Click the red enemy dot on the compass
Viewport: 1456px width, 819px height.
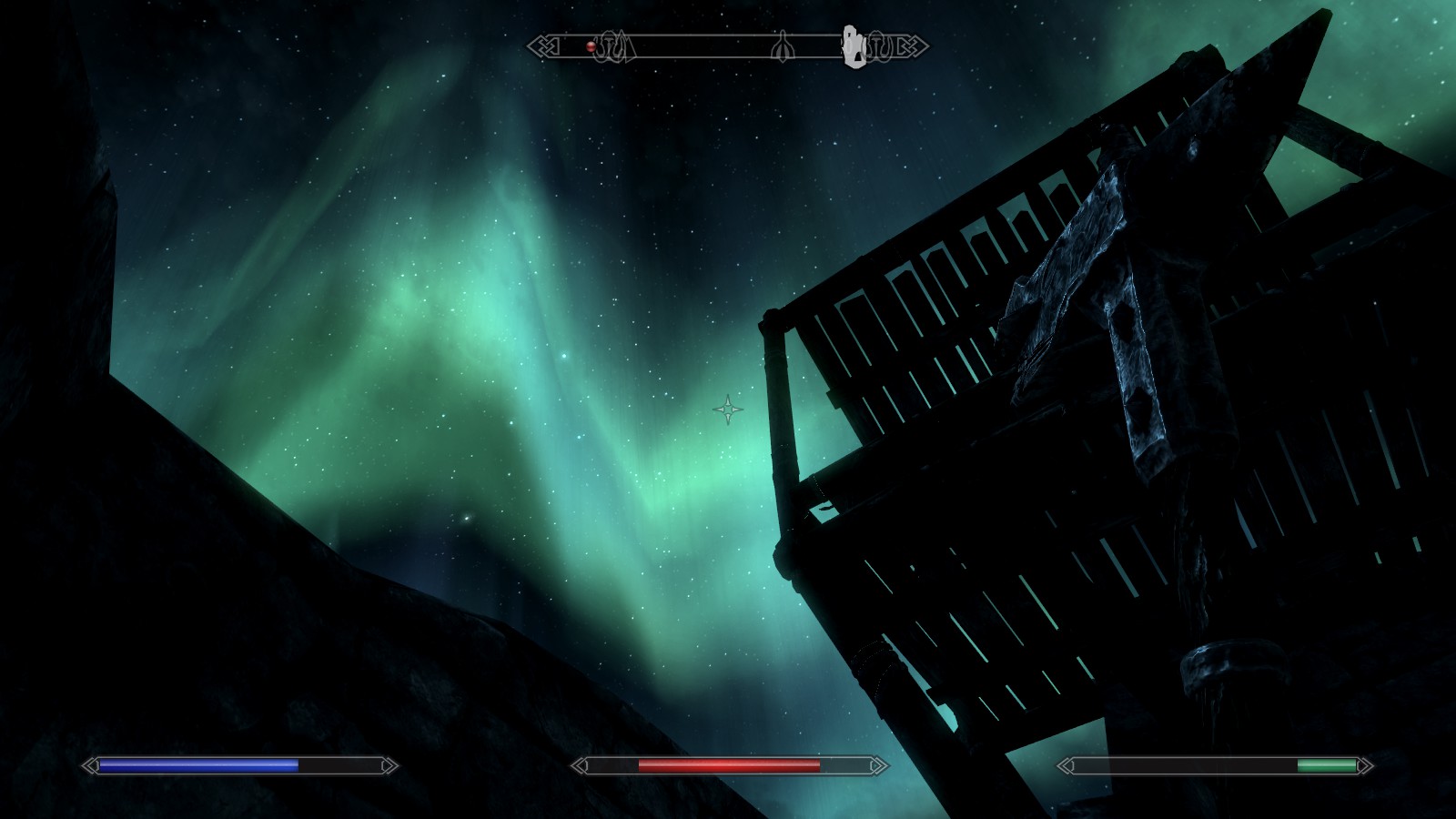pos(591,46)
